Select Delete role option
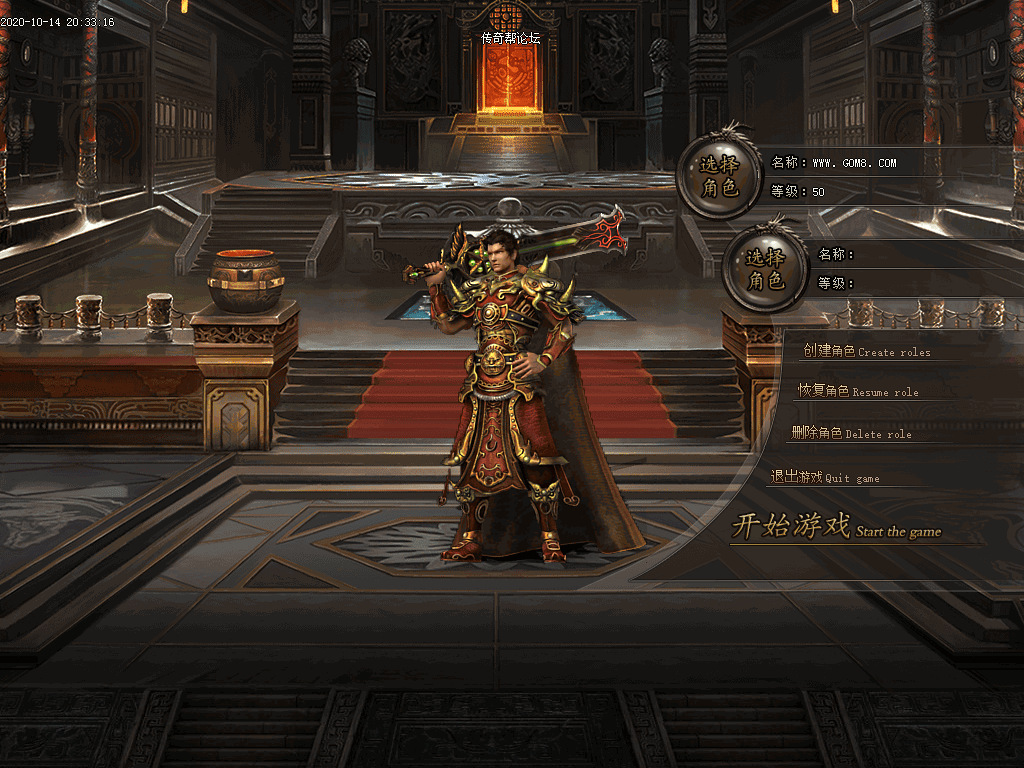Screen dimensions: 1024x768 click(x=851, y=433)
